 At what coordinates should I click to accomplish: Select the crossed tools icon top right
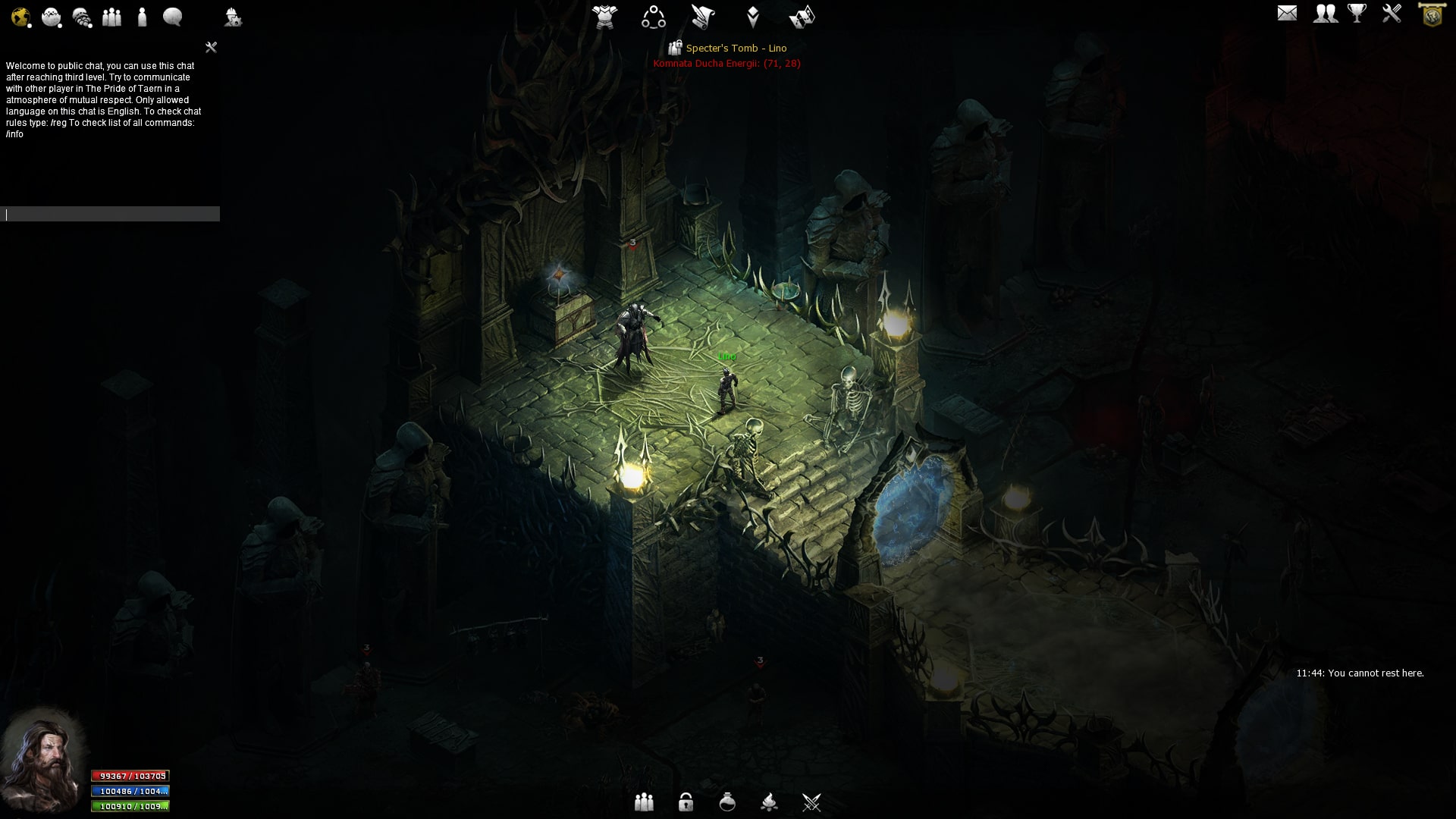[x=1391, y=13]
